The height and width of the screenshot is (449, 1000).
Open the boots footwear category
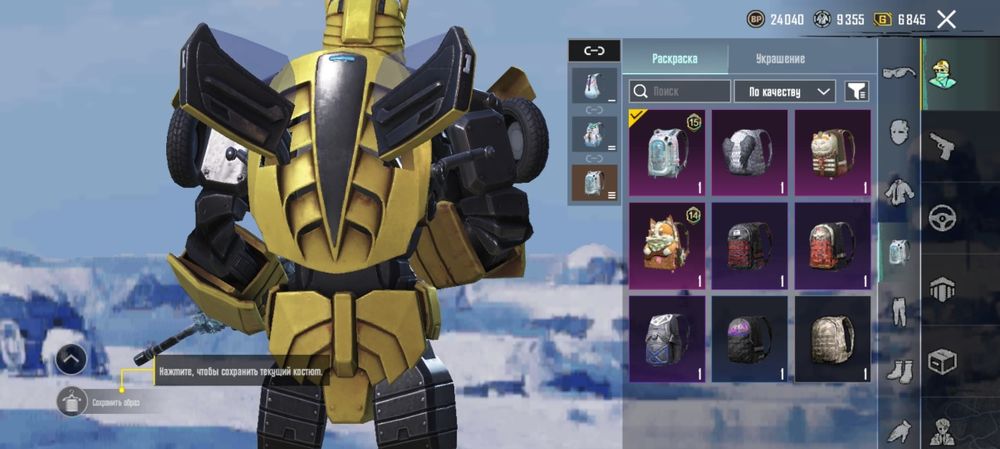pyautogui.click(x=898, y=371)
